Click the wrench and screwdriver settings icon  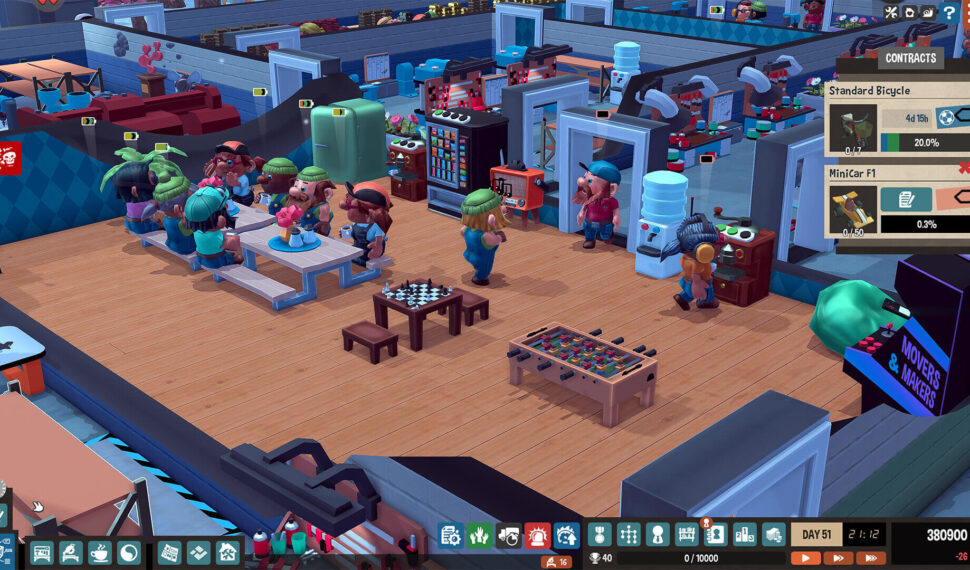(892, 13)
